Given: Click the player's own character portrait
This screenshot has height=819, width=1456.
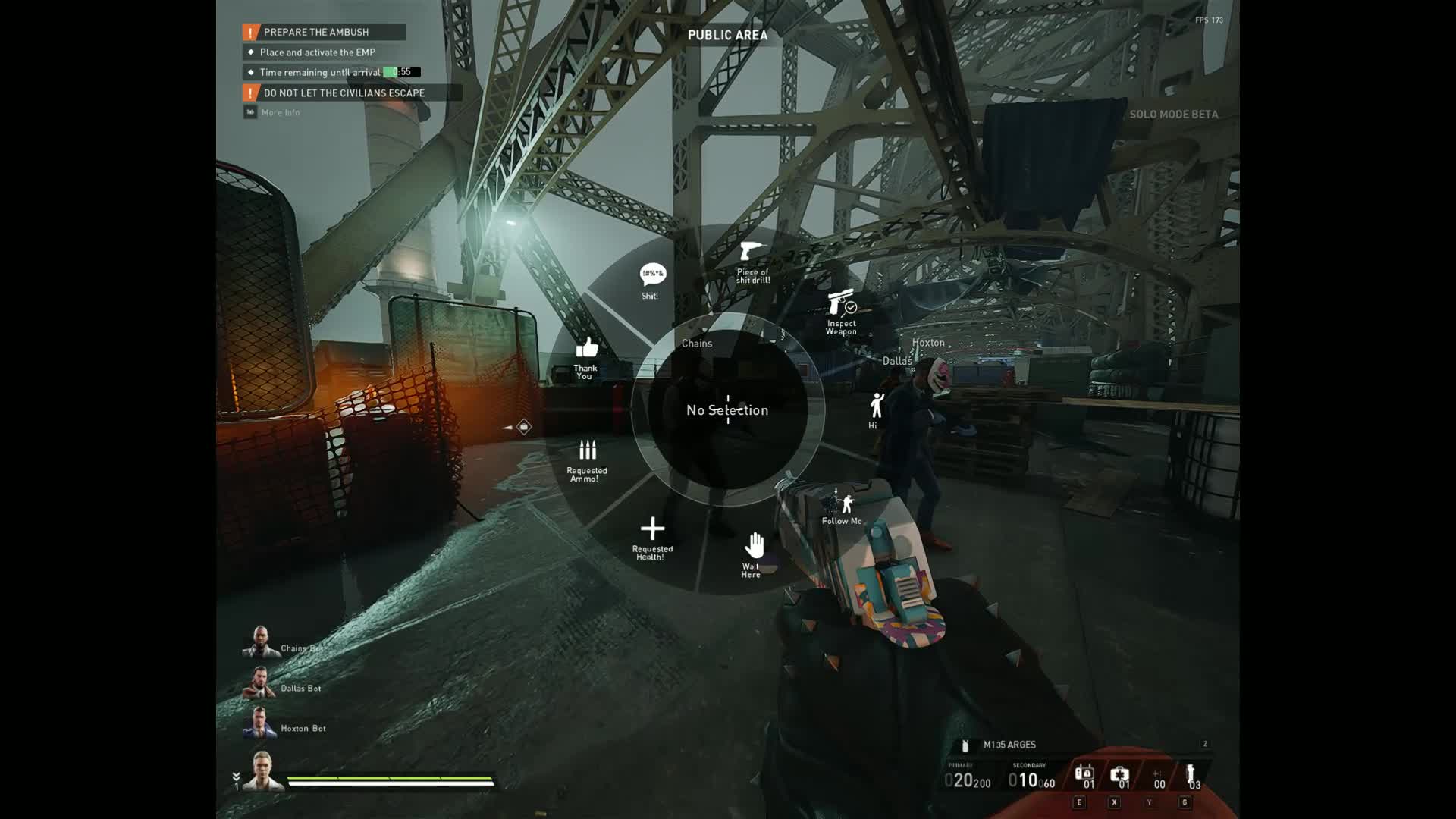Looking at the screenshot, I should 262,770.
